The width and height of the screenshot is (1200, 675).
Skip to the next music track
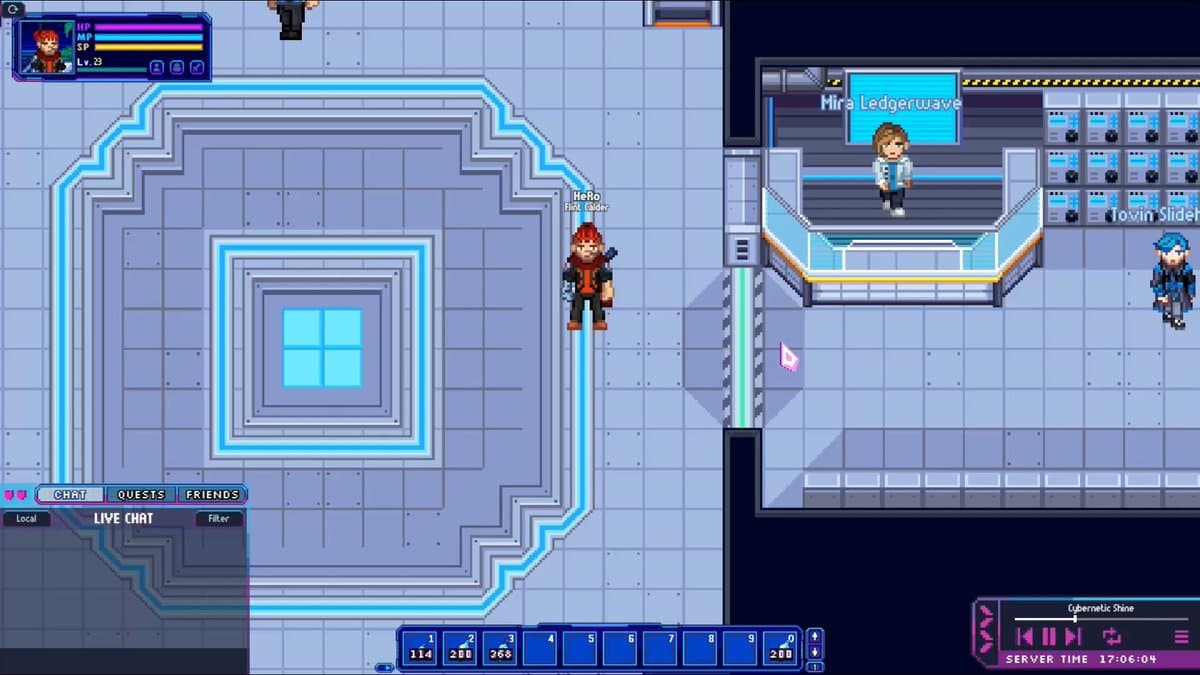pyautogui.click(x=1073, y=636)
